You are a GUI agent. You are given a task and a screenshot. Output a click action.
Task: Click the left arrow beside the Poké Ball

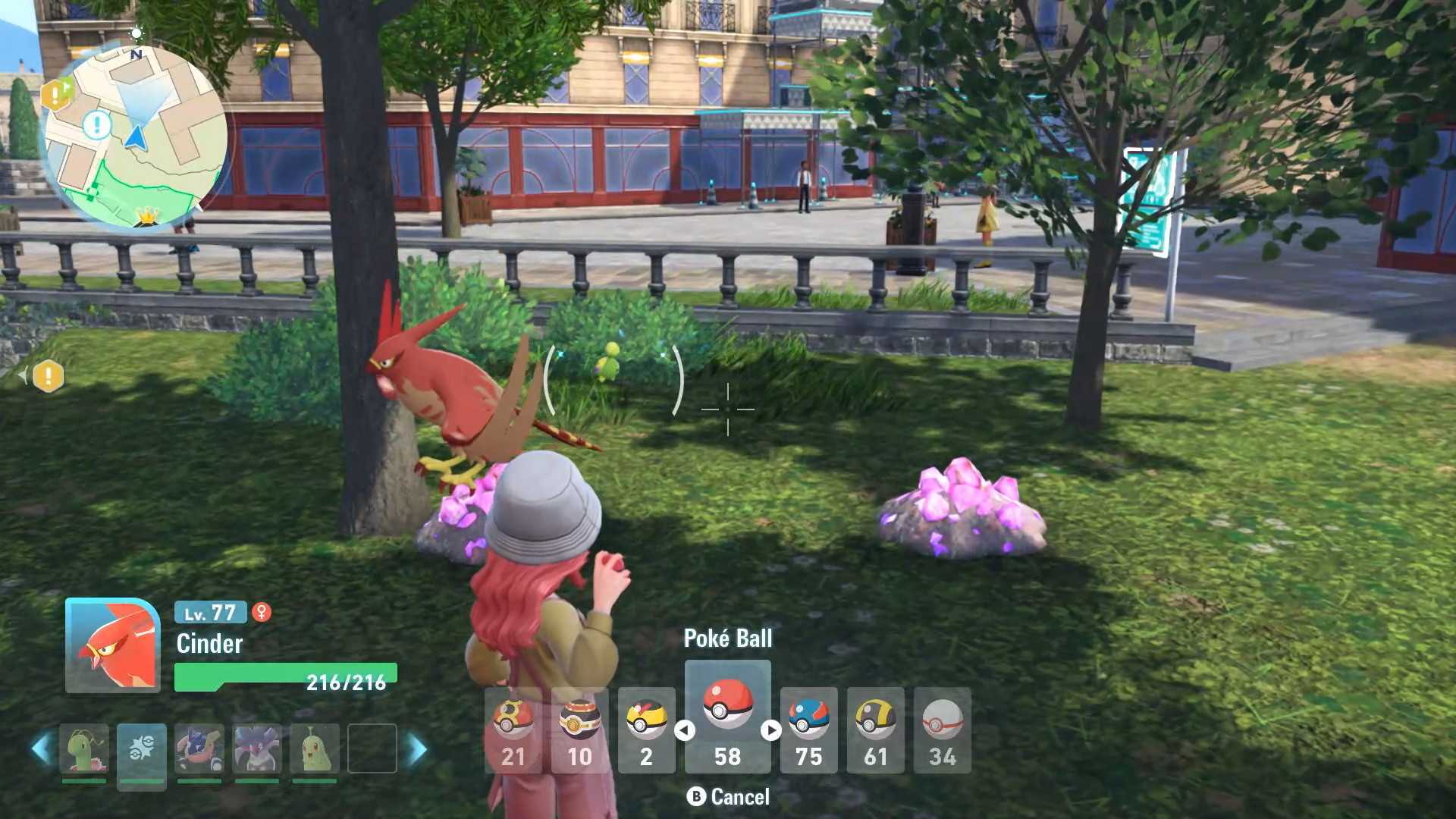[685, 730]
